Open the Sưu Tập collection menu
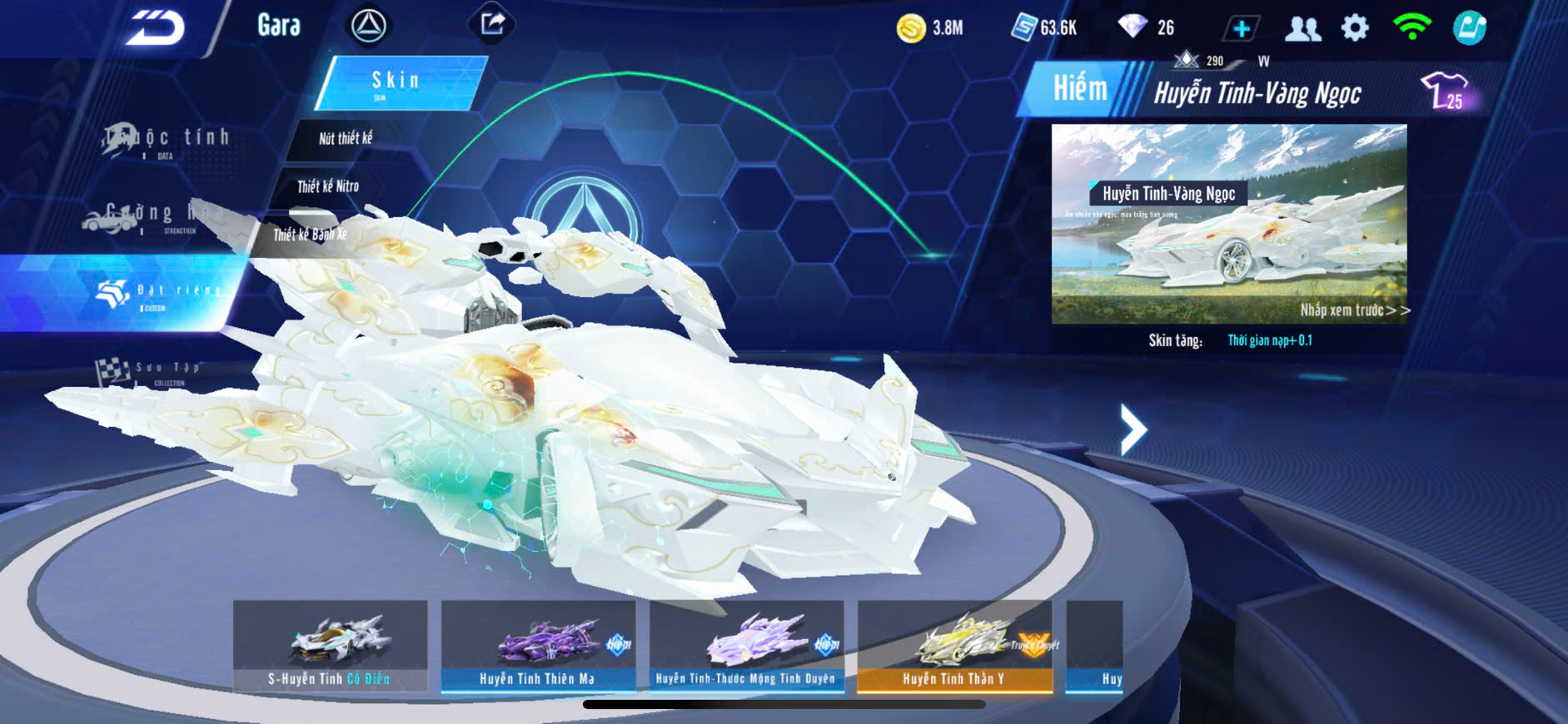Viewport: 1568px width, 724px height. coord(150,371)
